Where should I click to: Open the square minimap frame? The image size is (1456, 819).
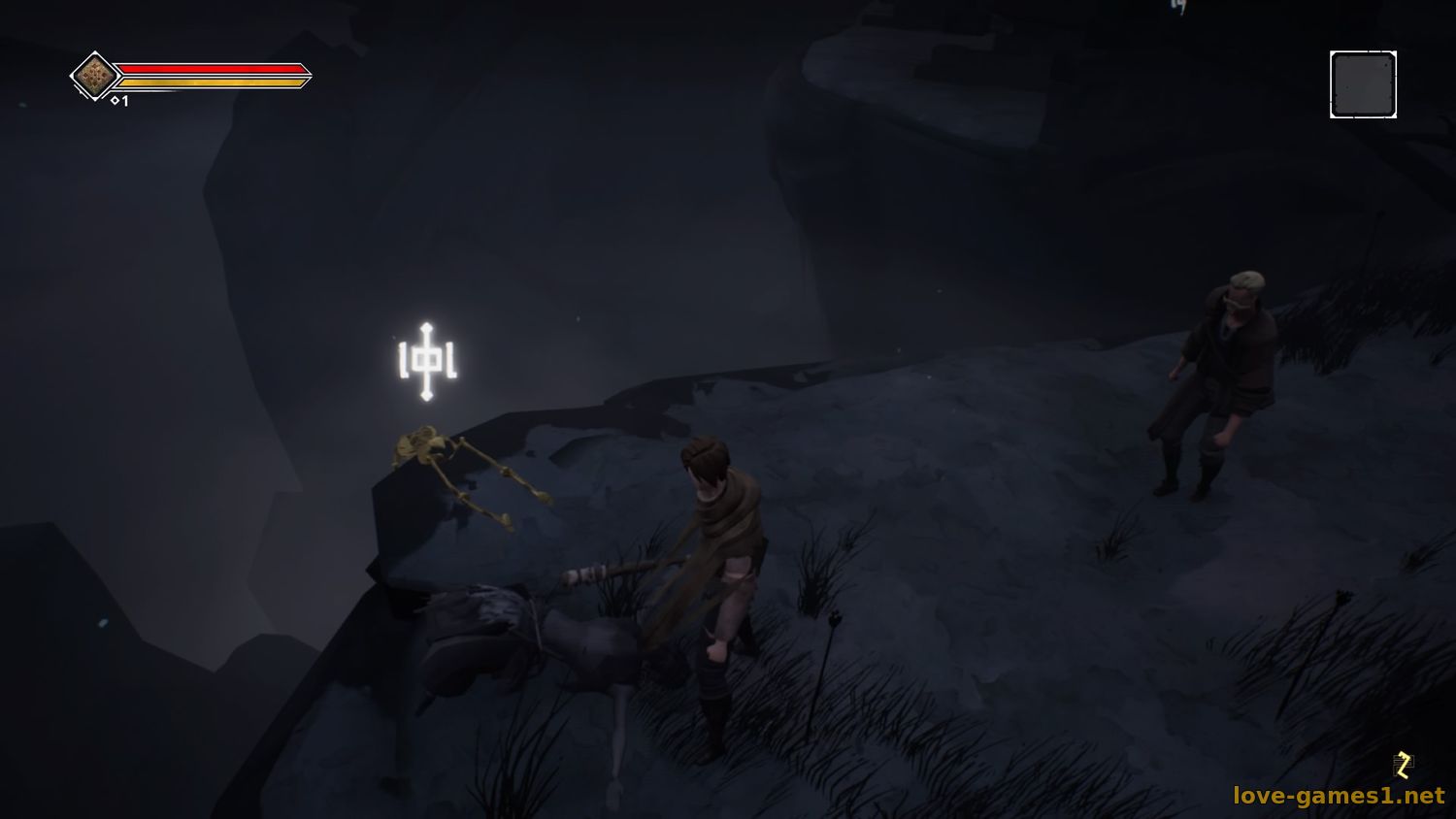pyautogui.click(x=1363, y=85)
